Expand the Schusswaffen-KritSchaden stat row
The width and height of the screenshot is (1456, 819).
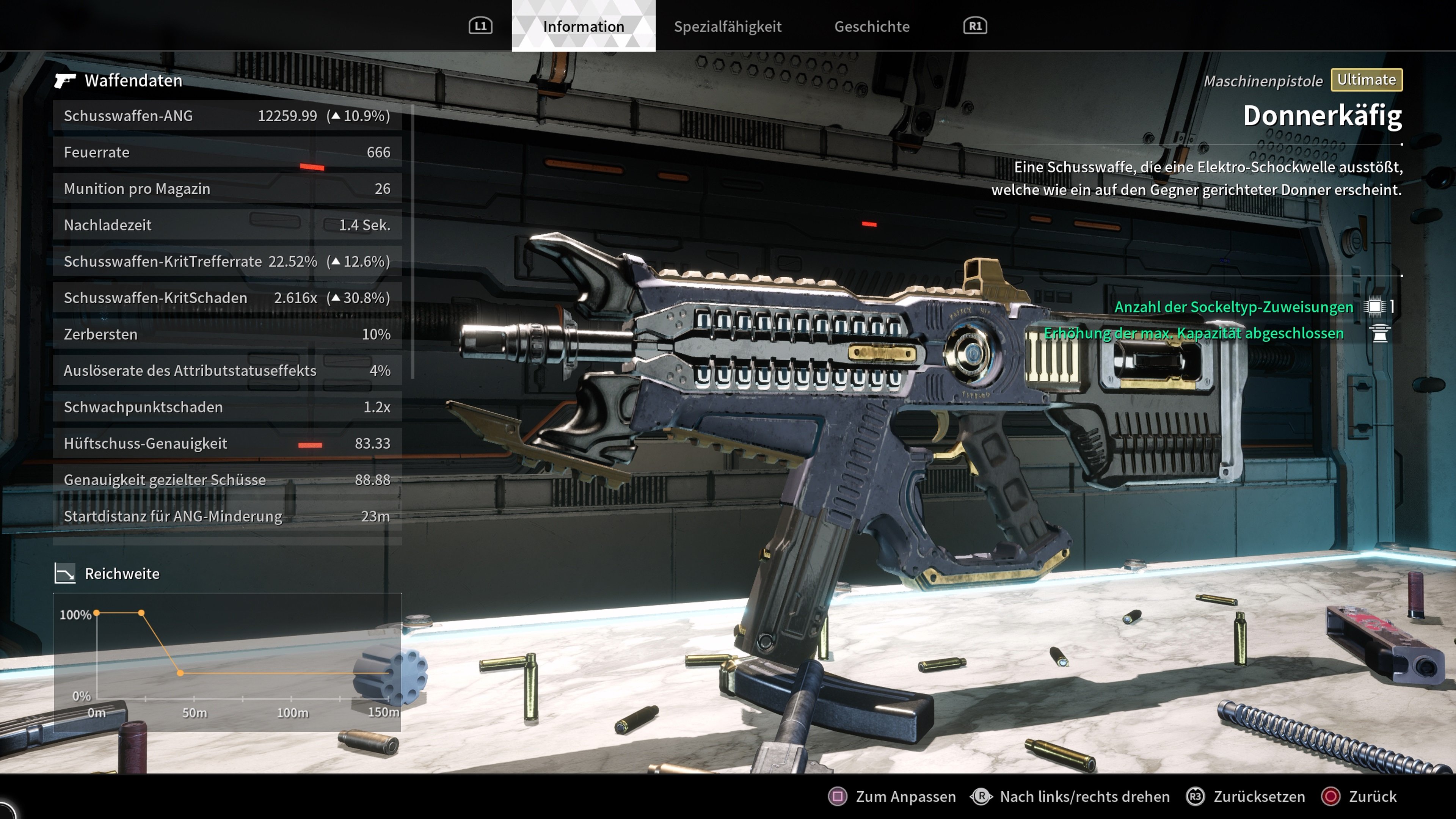[226, 297]
